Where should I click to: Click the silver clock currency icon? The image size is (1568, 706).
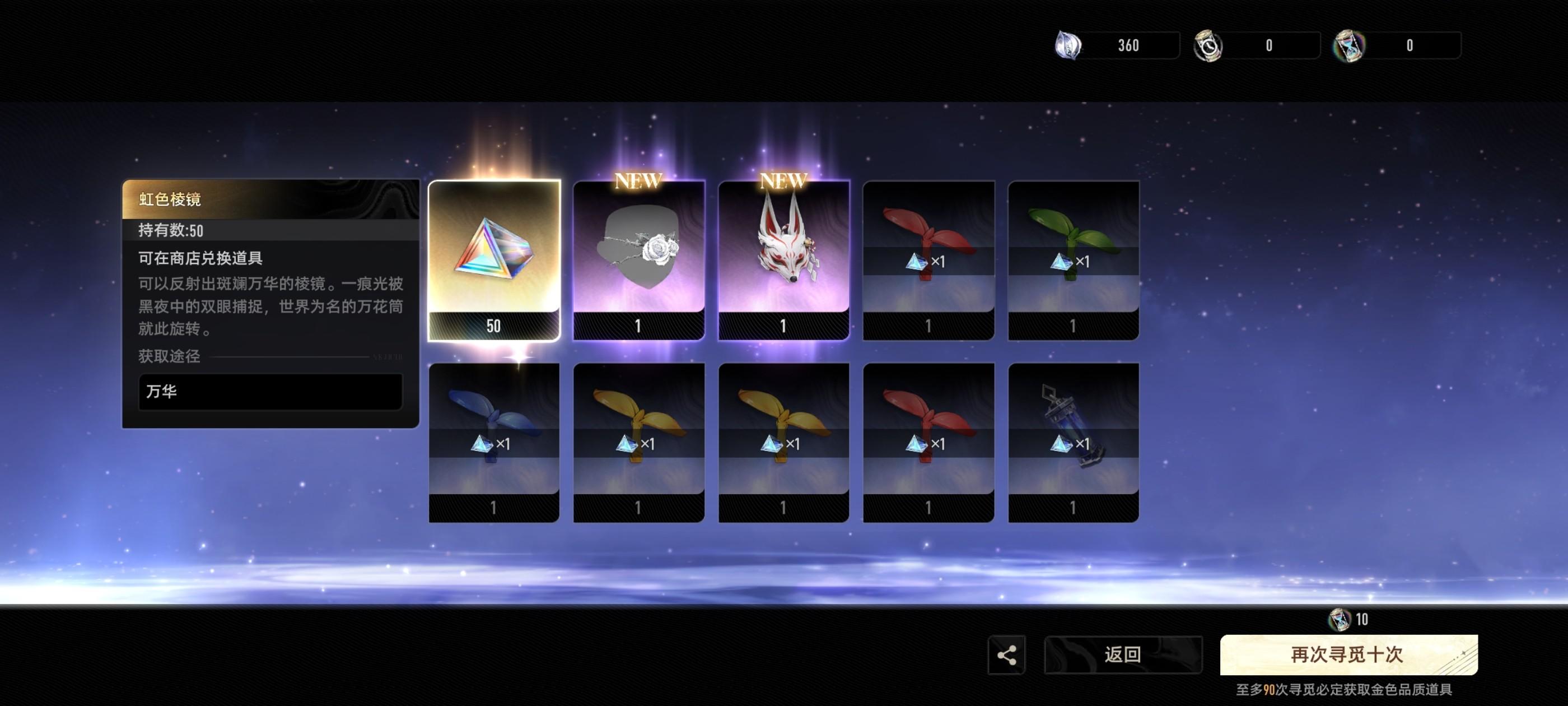[1208, 46]
